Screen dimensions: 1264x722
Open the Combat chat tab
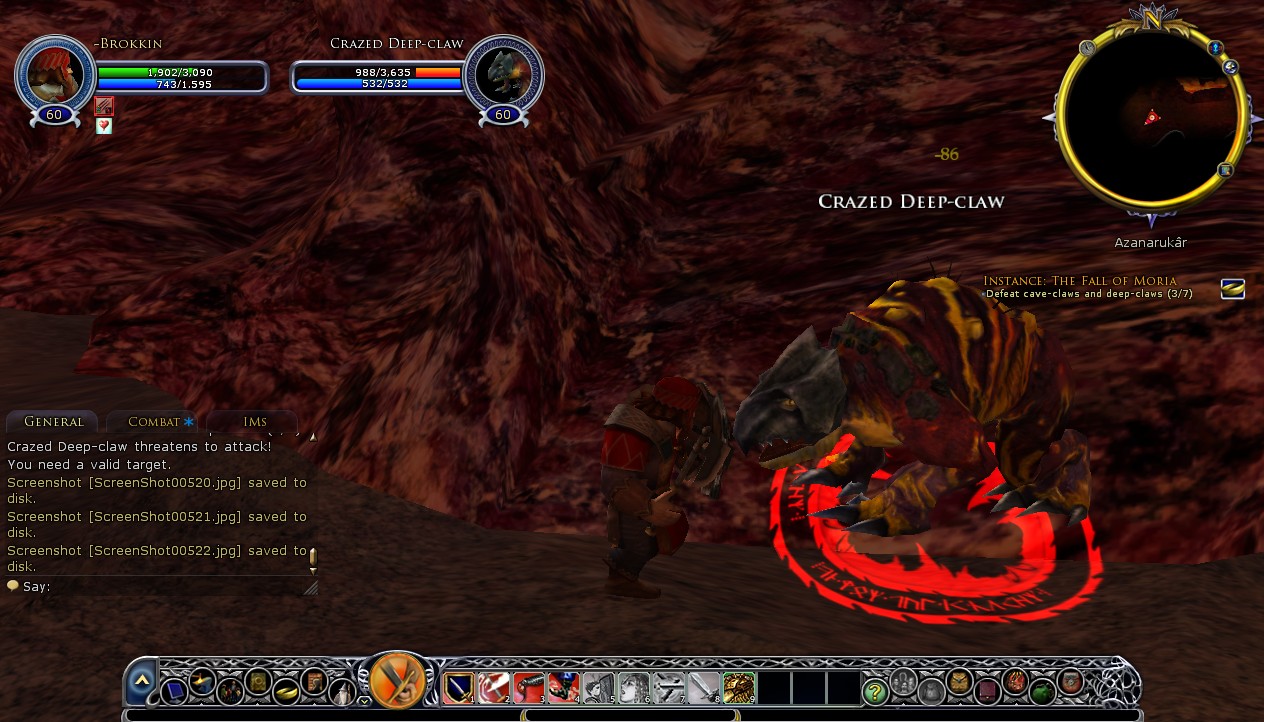tap(155, 422)
